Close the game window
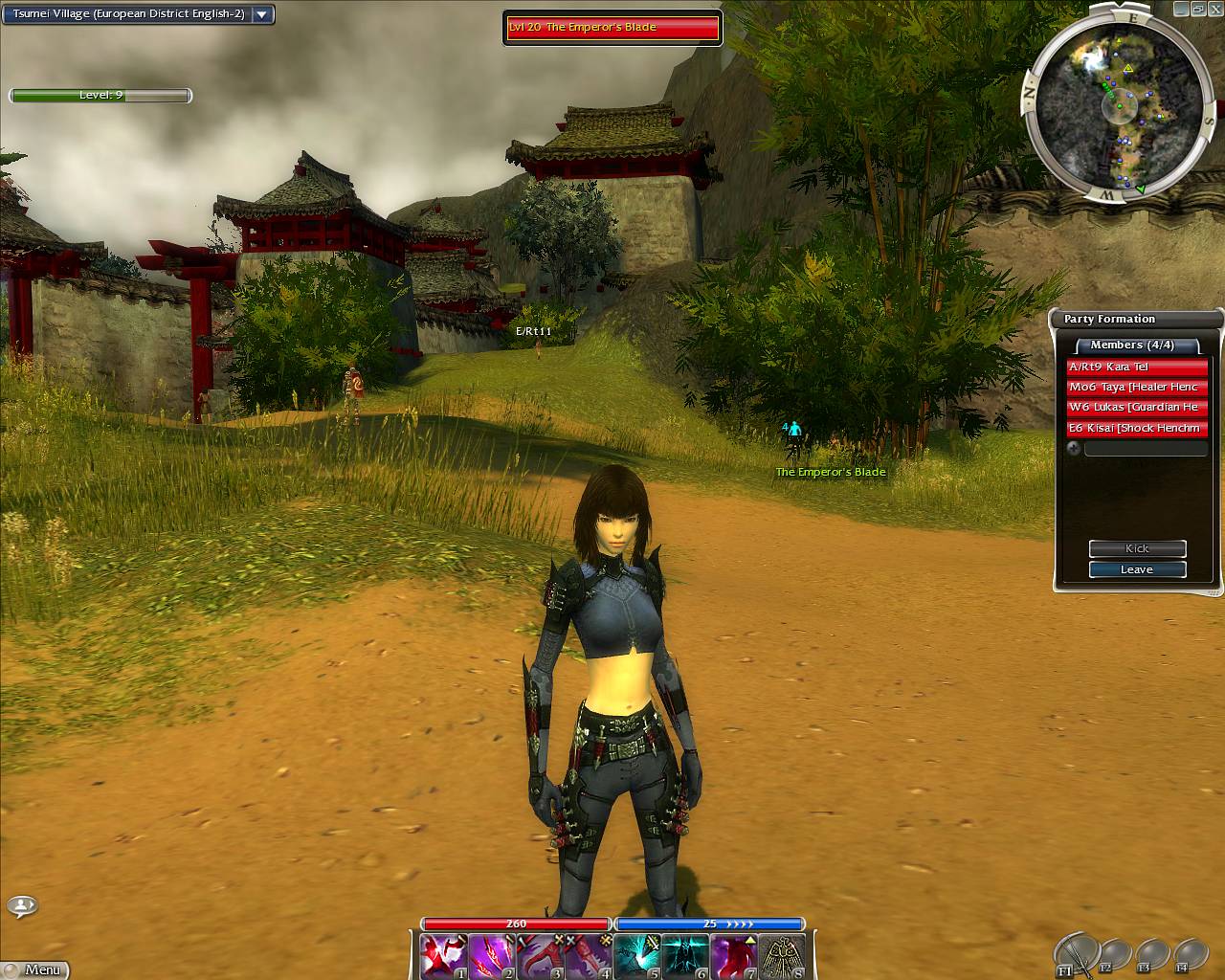This screenshot has width=1225, height=980. 1215,9
